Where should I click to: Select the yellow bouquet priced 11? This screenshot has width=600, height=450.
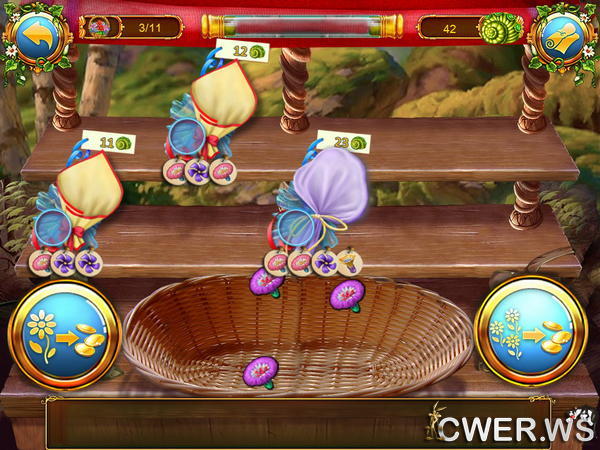[82, 200]
